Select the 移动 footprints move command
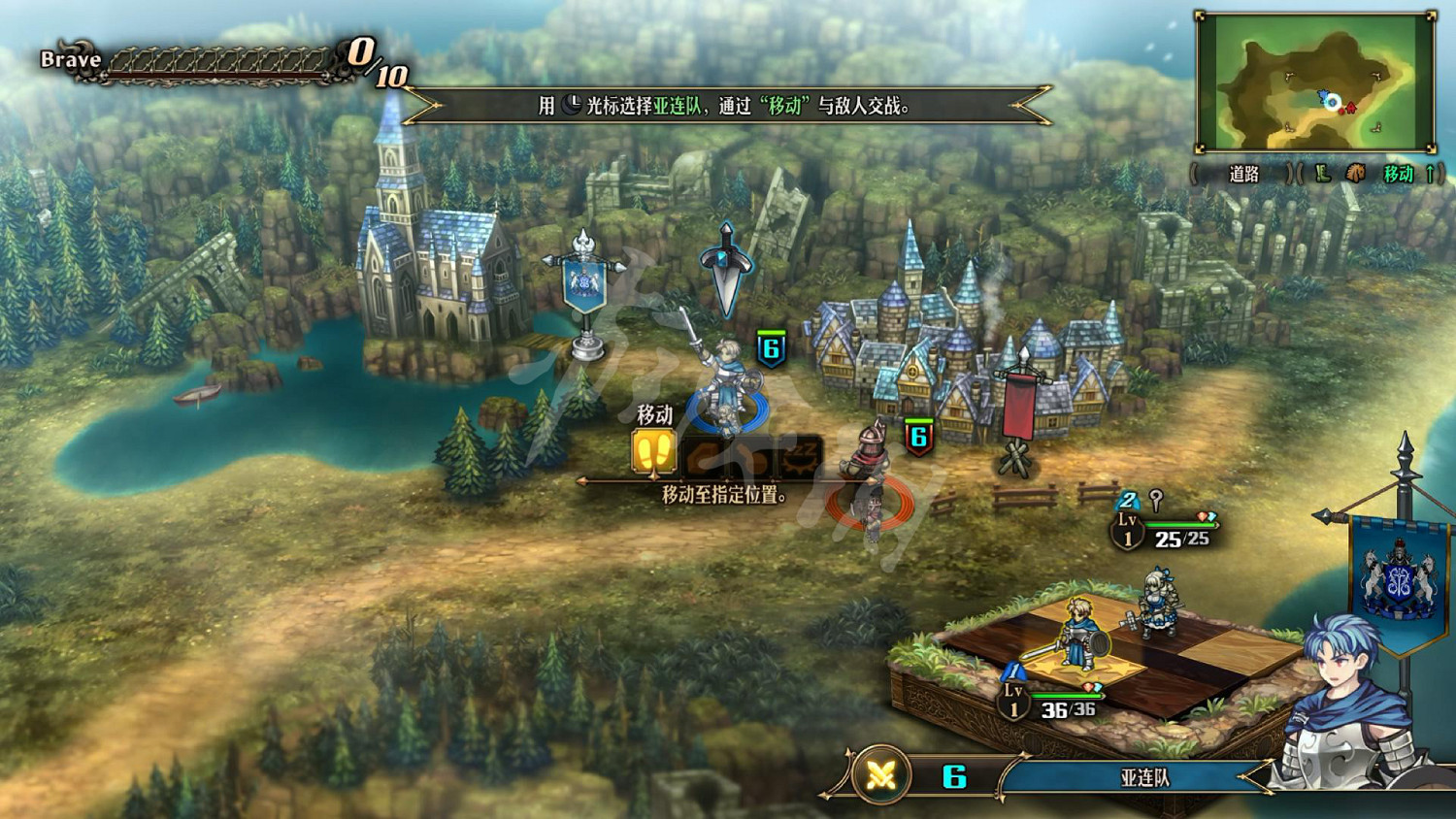1456x819 pixels. (653, 452)
